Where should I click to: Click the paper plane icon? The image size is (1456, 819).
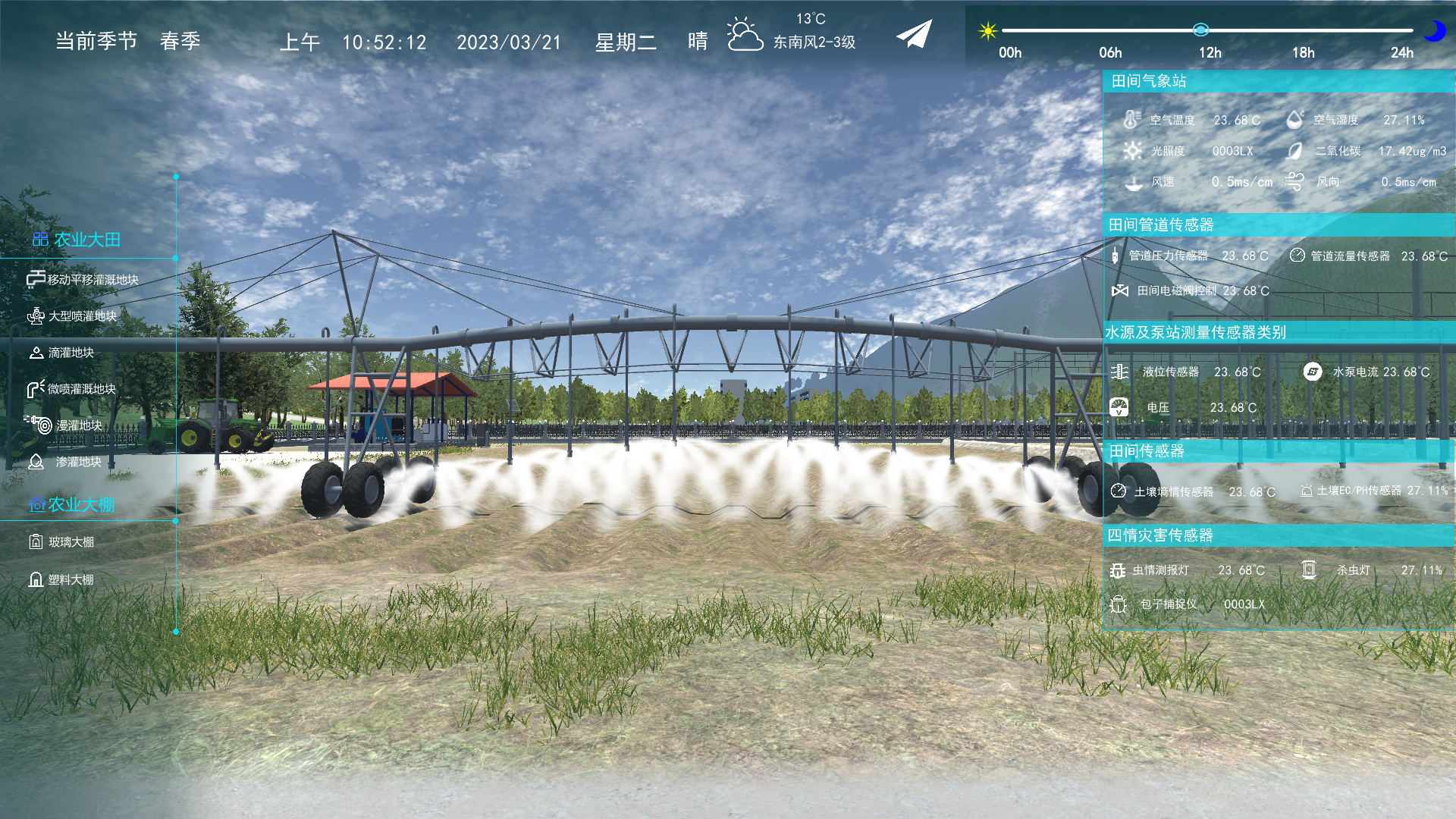[914, 34]
